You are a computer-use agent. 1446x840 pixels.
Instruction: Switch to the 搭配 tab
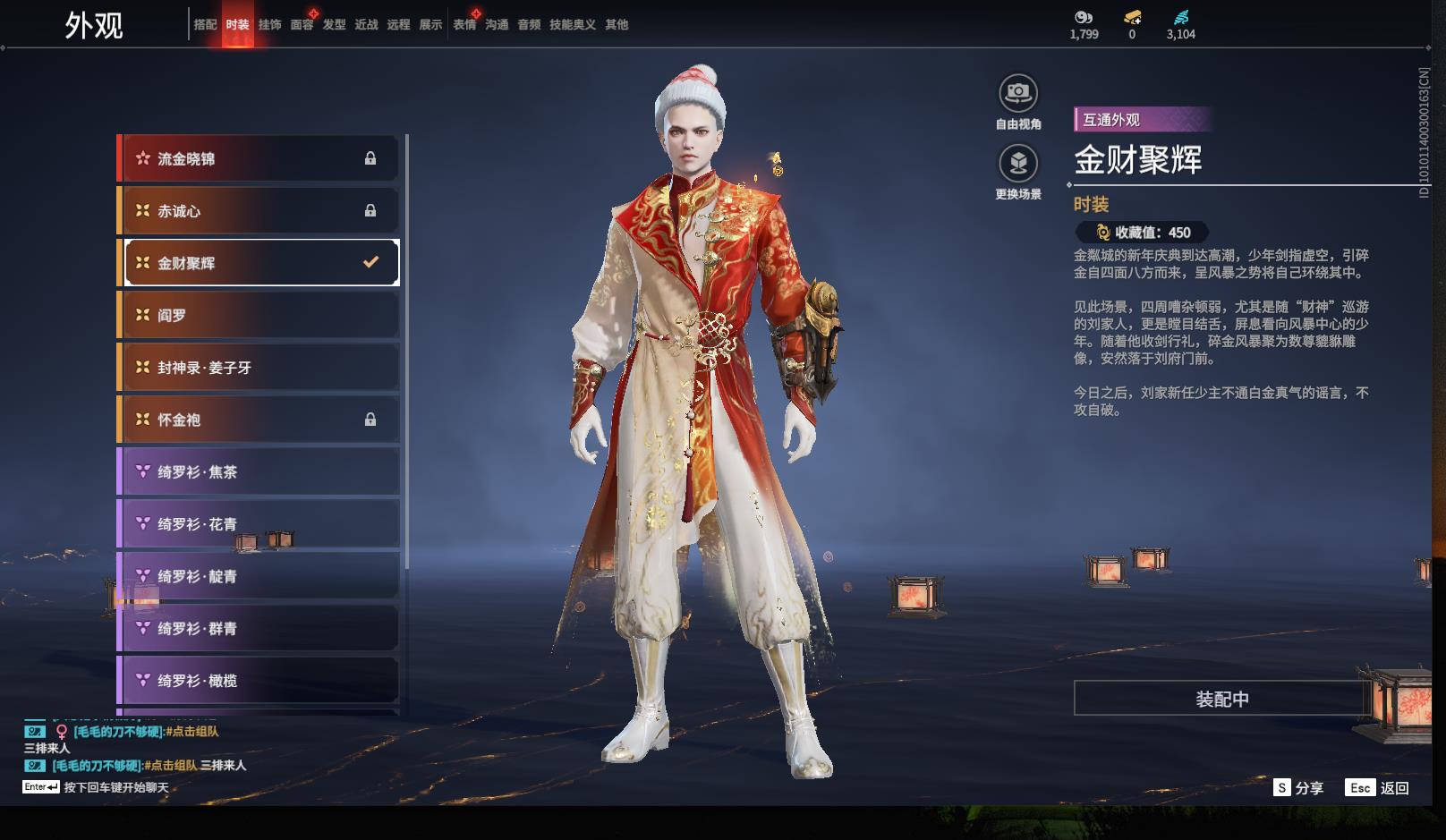pyautogui.click(x=205, y=25)
